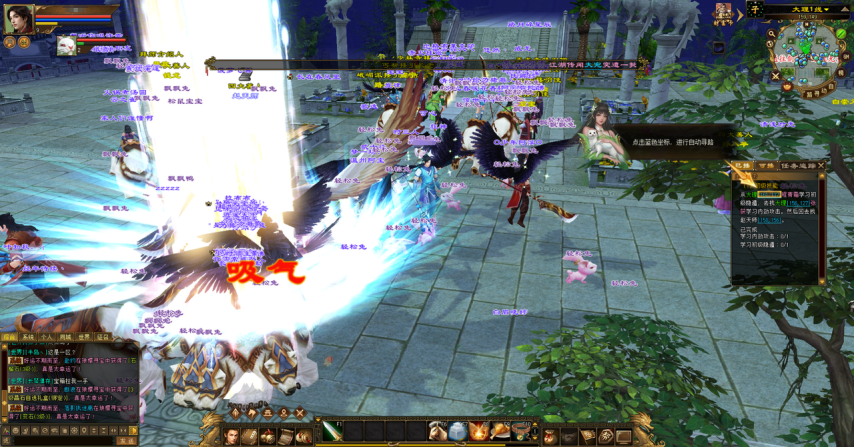
Task: Use the ice block item slot
Action: pos(457,431)
